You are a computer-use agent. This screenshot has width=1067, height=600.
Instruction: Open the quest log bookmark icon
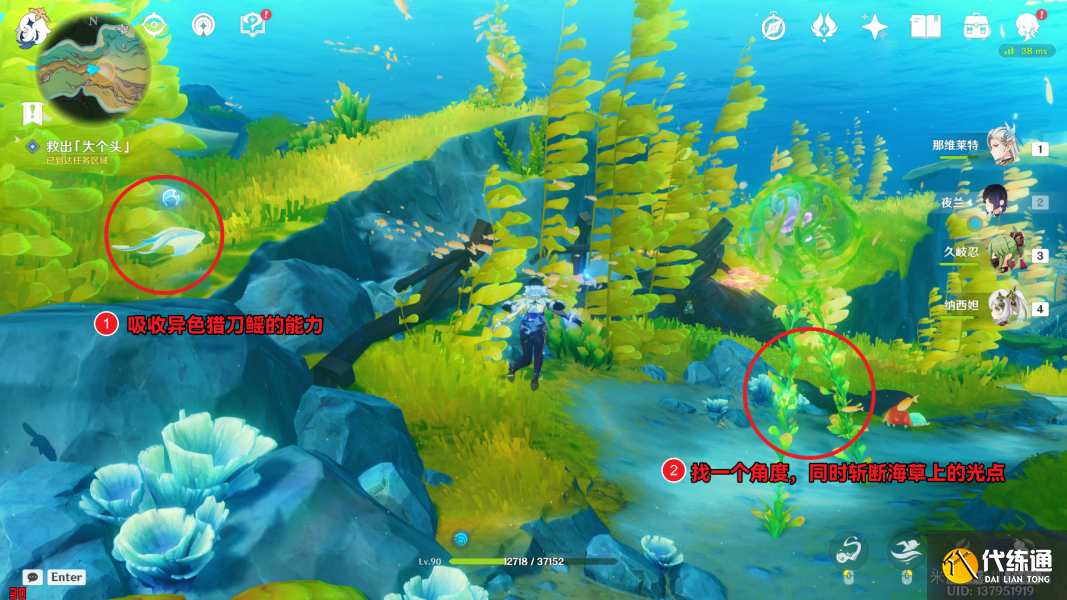click(x=33, y=113)
